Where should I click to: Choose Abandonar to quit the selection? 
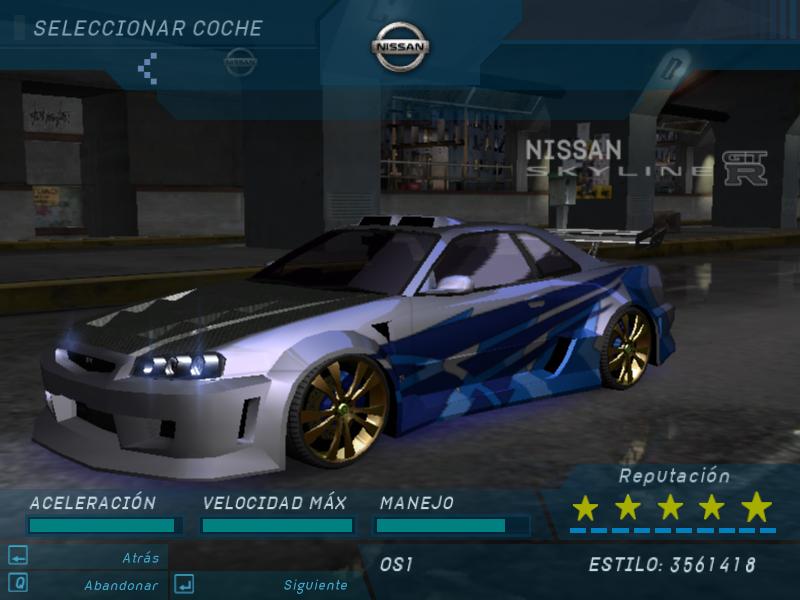click(120, 585)
